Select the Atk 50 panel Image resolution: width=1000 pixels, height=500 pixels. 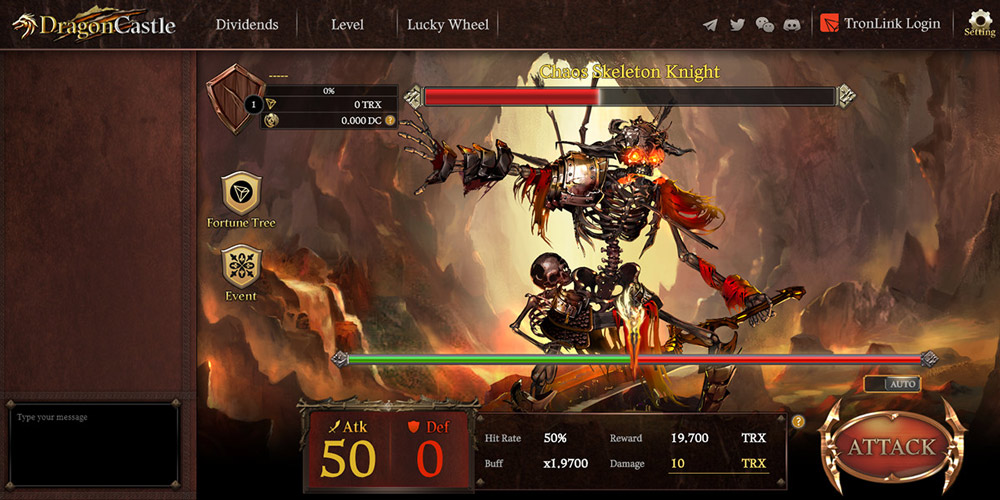[348, 450]
